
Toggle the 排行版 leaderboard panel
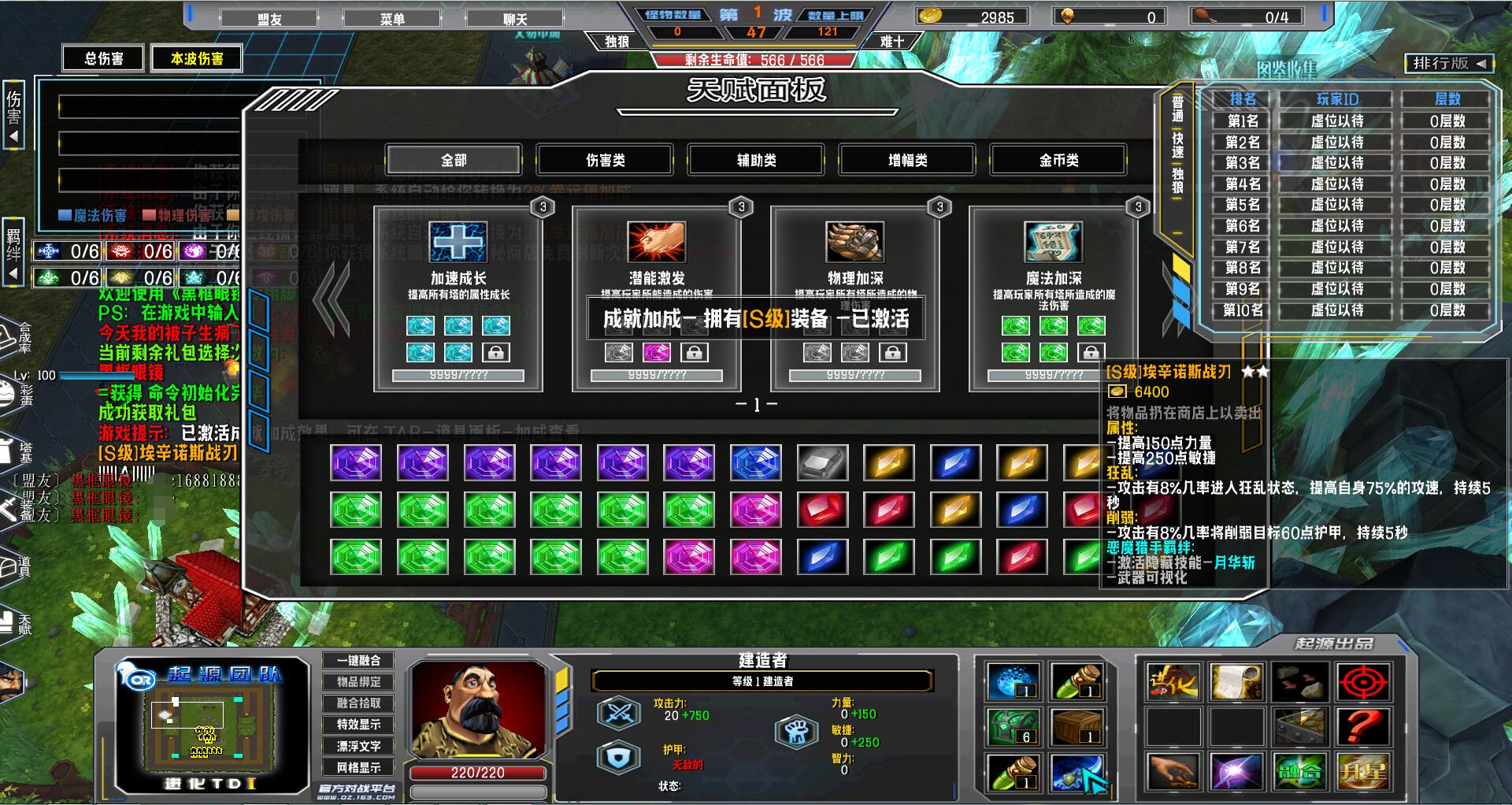(x=1448, y=64)
